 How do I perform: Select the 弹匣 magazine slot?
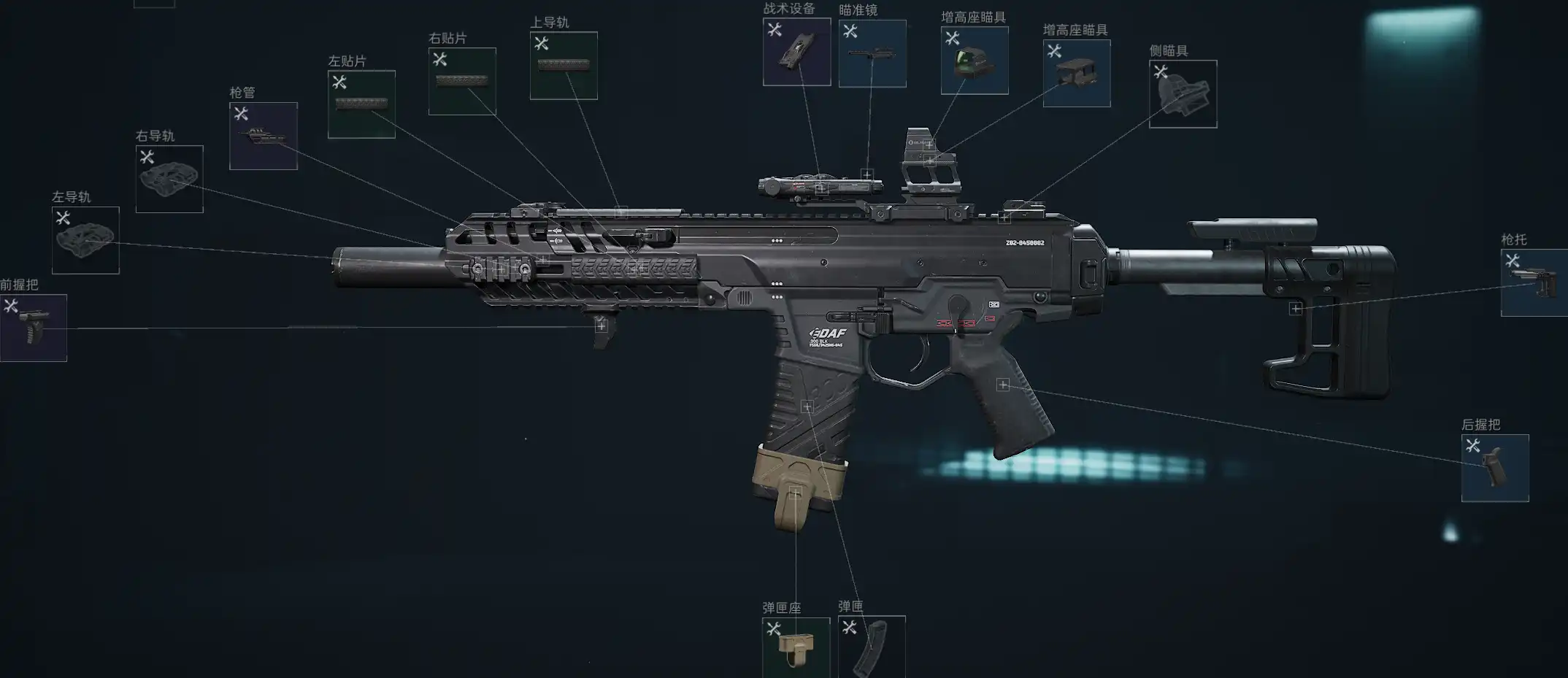click(872, 647)
